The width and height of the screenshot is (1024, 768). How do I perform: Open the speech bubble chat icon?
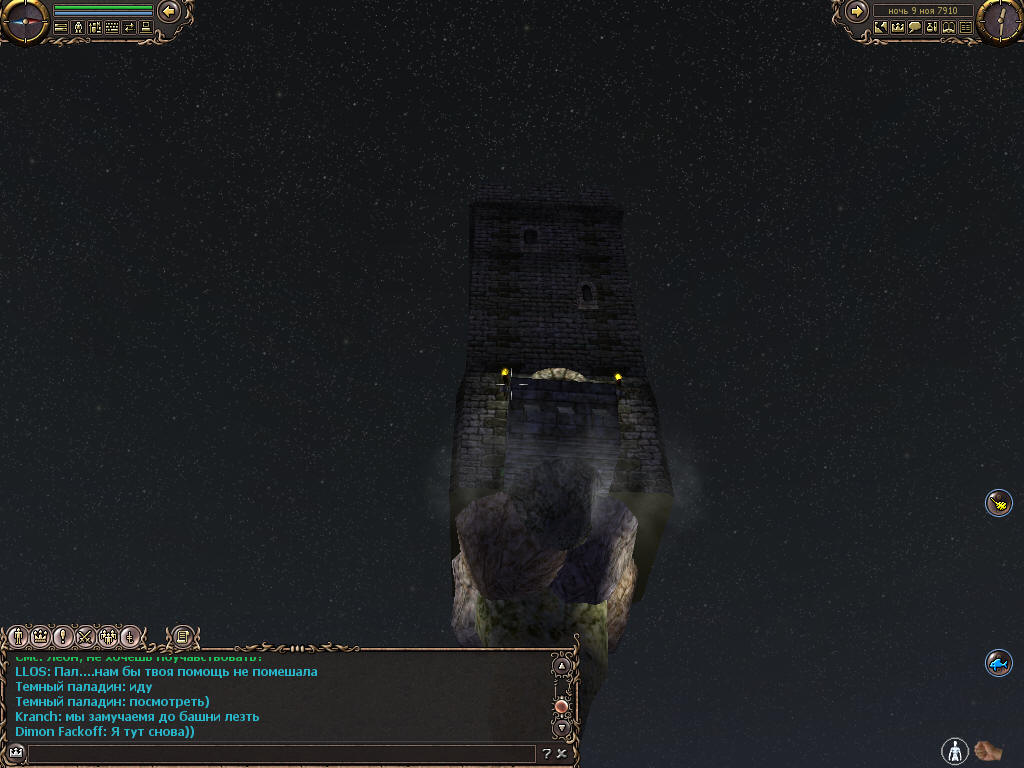coord(915,28)
